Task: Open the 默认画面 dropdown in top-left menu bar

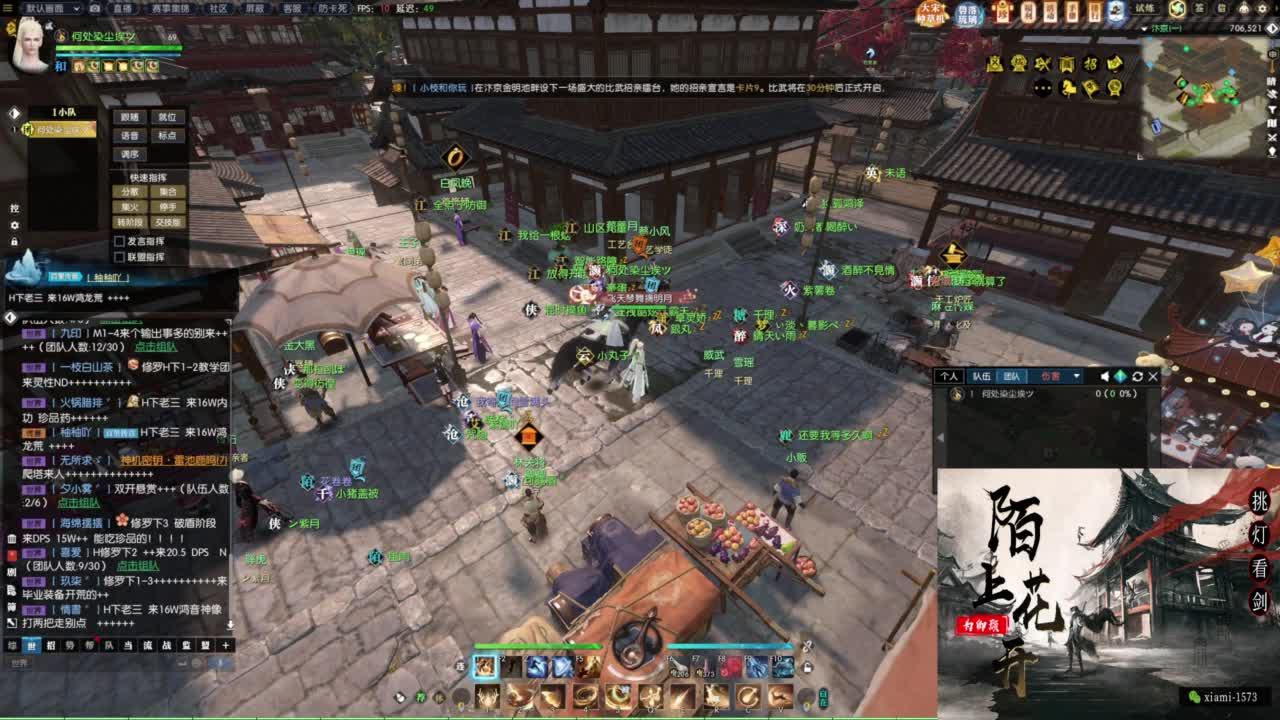Action: [x=45, y=8]
